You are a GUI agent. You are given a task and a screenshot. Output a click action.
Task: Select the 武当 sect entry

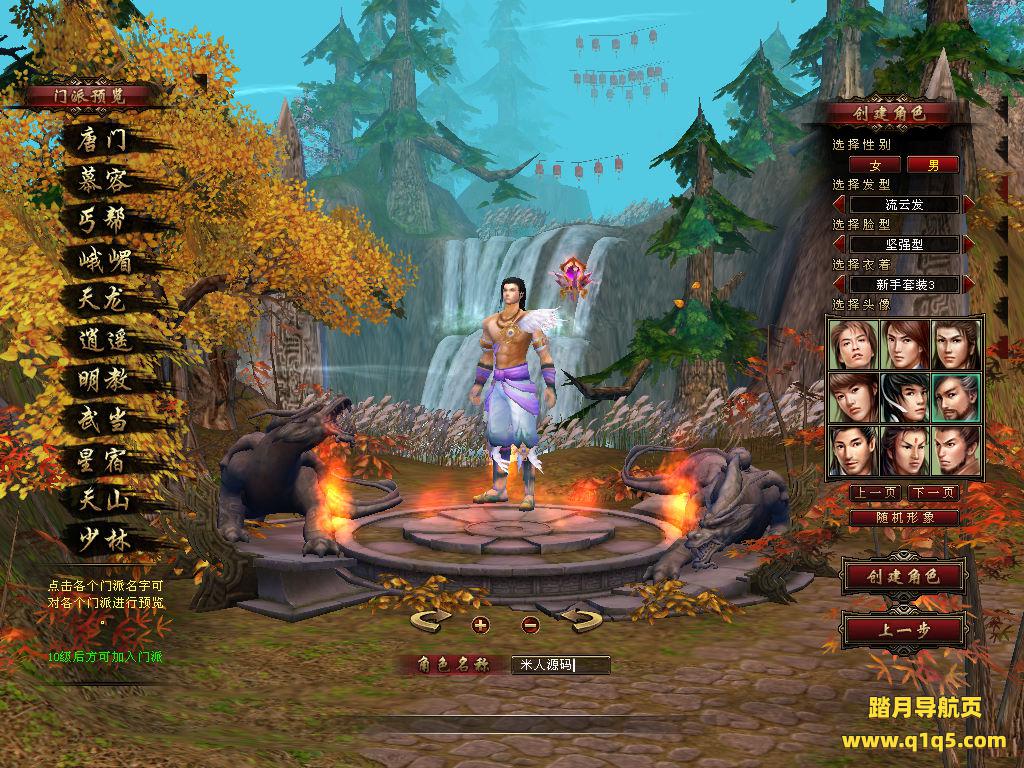click(103, 419)
